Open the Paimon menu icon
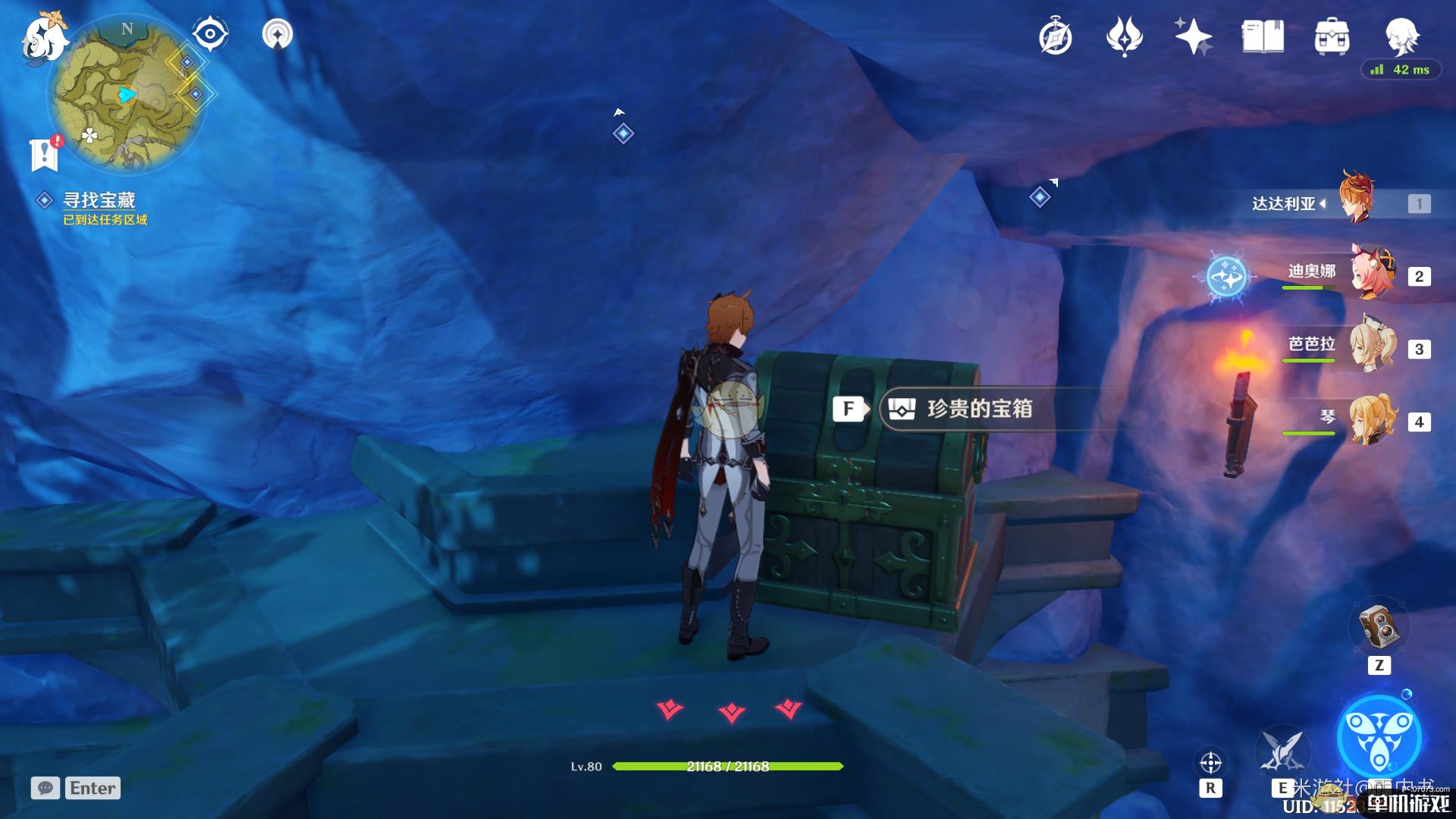 pyautogui.click(x=42, y=38)
